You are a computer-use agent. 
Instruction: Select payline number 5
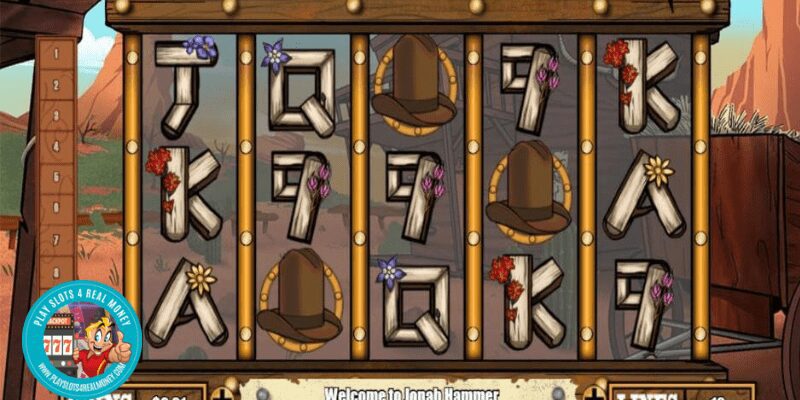[57, 177]
